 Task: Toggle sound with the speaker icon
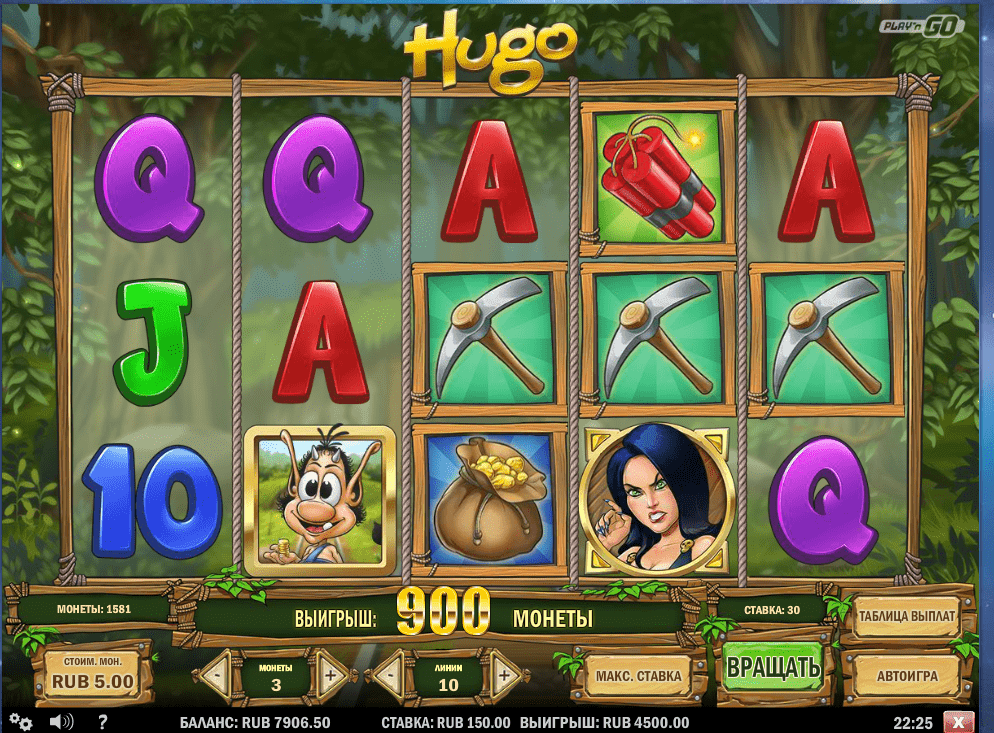61,721
